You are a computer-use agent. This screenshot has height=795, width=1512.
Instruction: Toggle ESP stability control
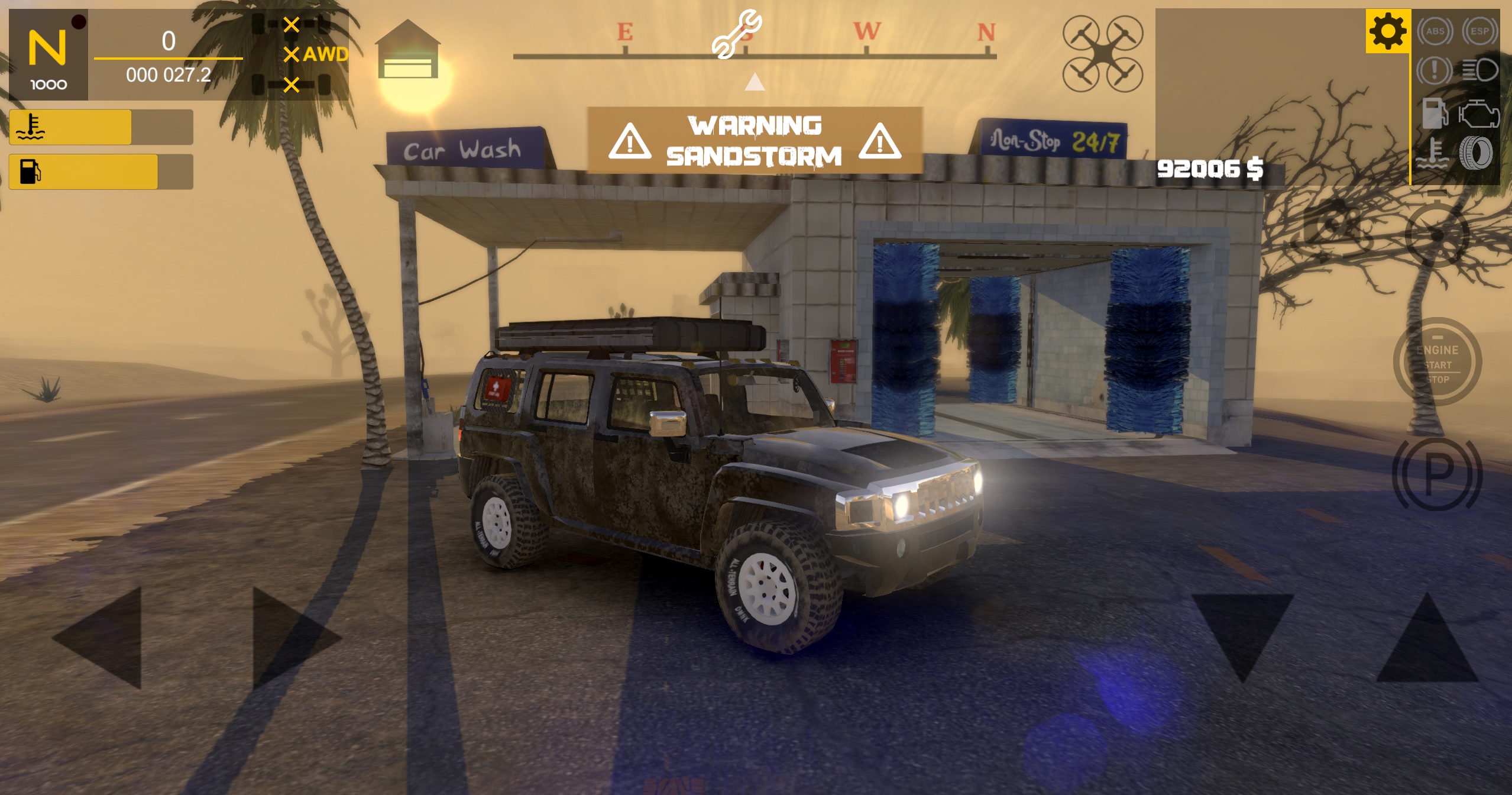(x=1479, y=31)
